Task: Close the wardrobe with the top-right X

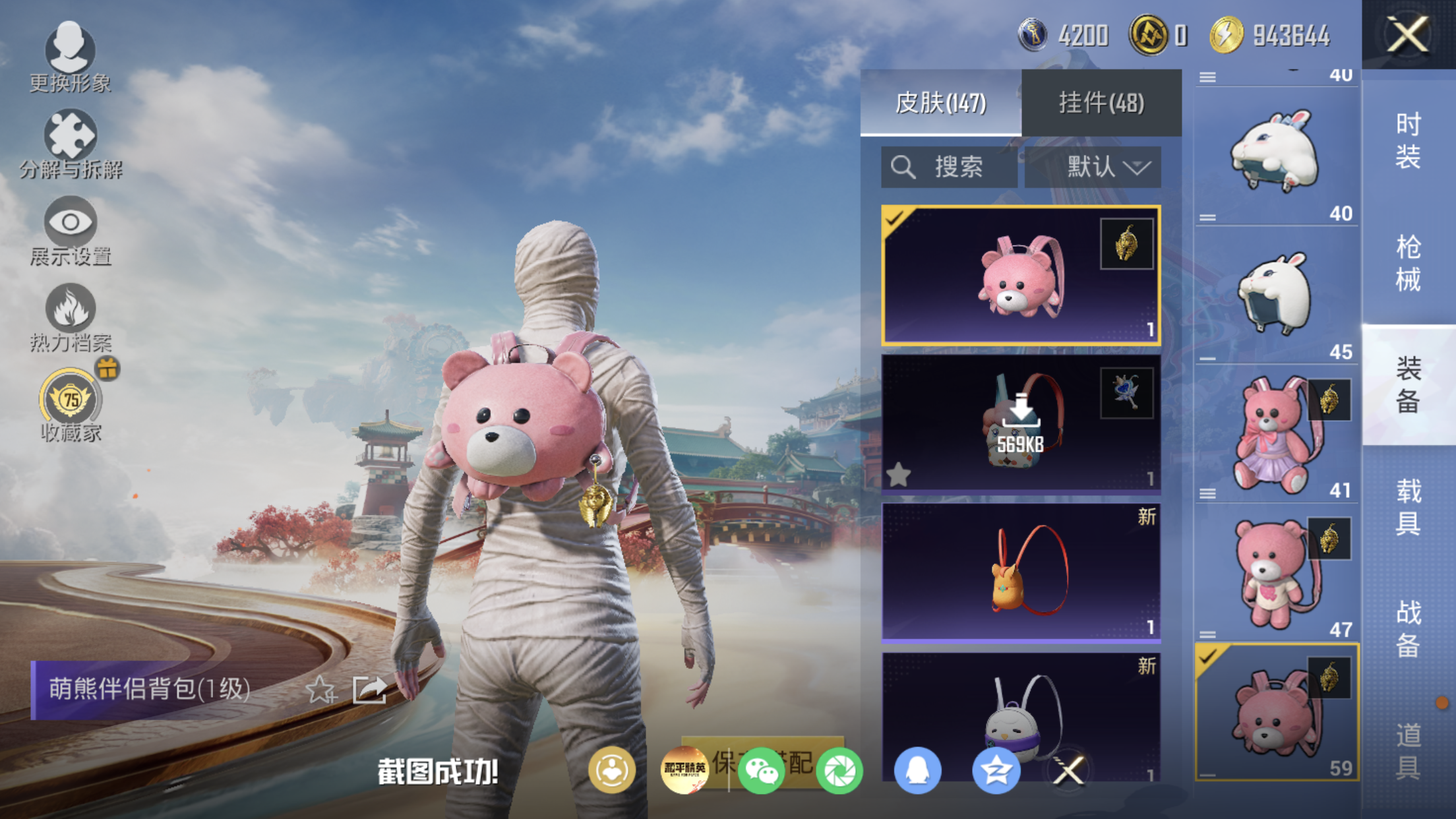Action: click(1407, 34)
